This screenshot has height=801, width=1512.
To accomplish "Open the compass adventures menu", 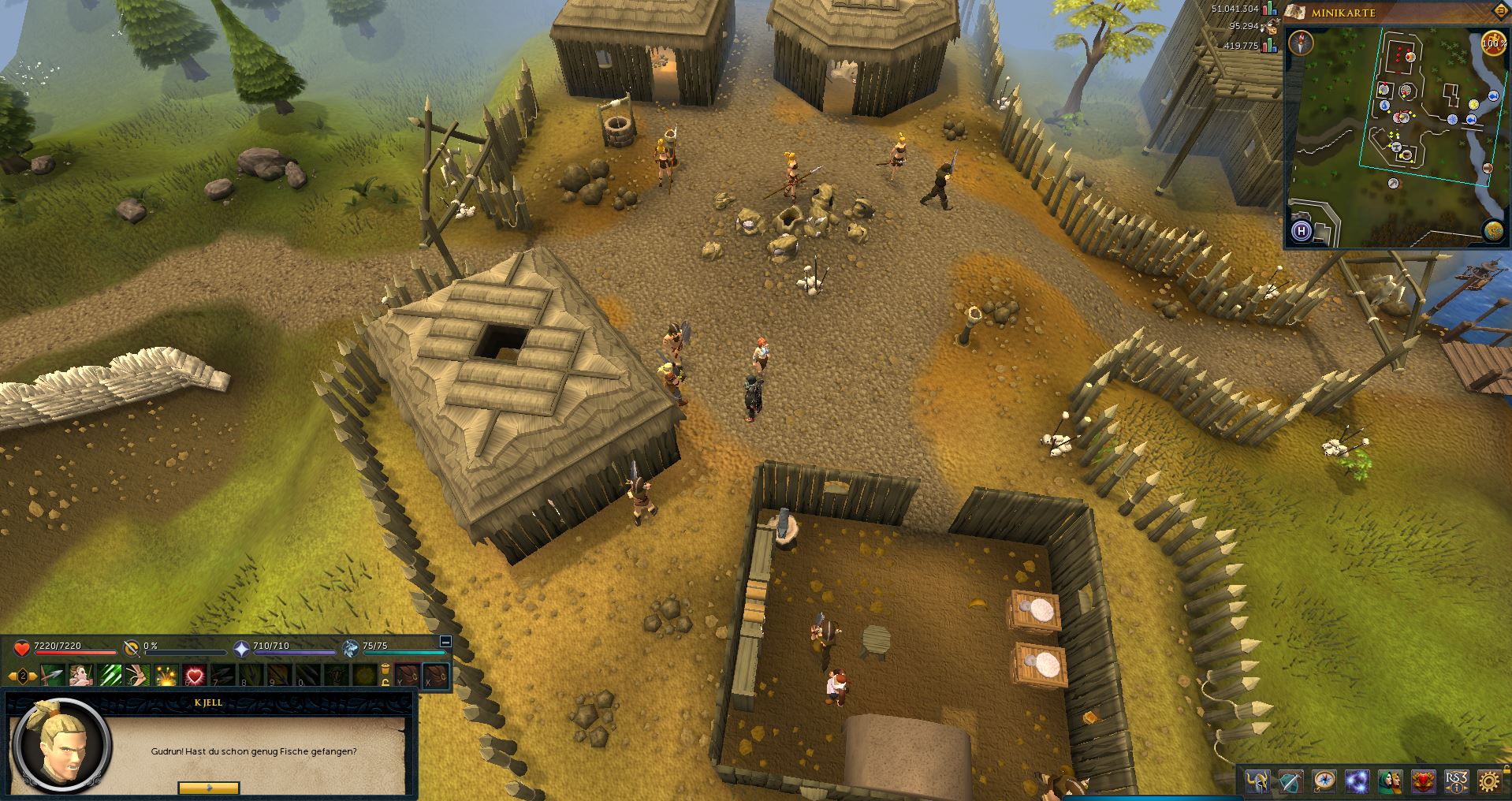I will [1324, 781].
